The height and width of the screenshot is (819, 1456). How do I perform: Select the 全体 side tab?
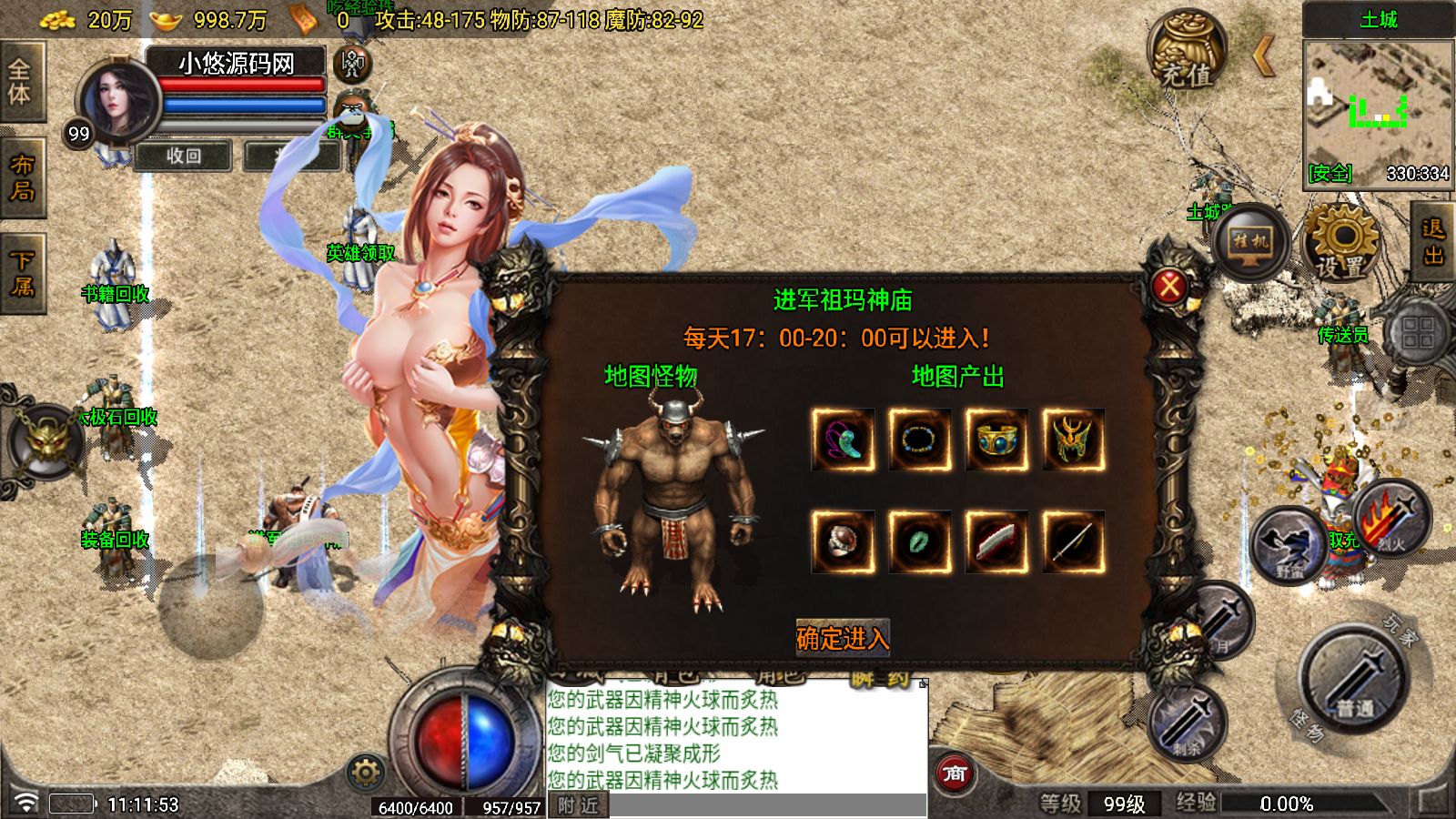click(x=20, y=81)
